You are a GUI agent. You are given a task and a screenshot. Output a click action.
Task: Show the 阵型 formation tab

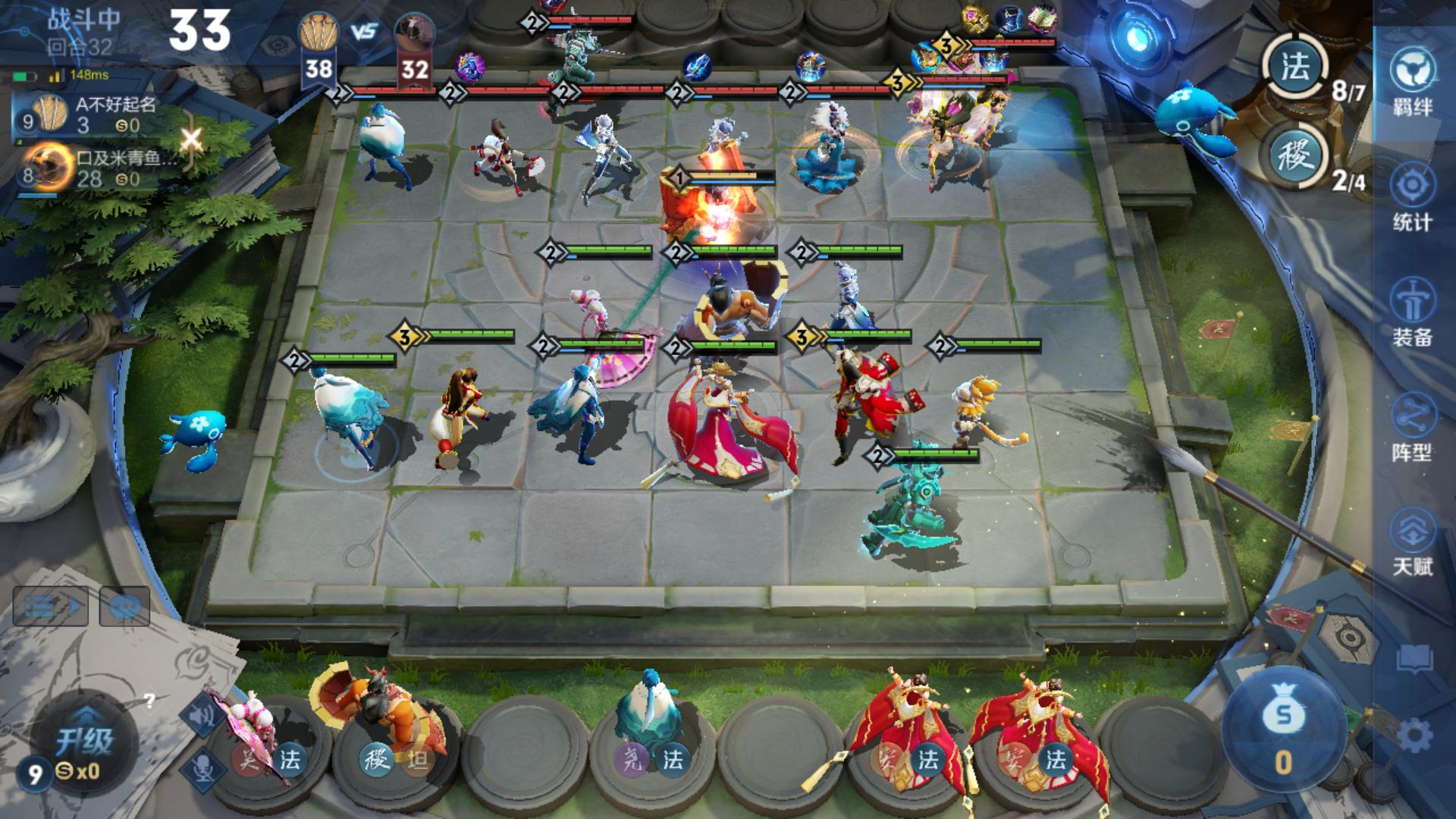[1412, 427]
